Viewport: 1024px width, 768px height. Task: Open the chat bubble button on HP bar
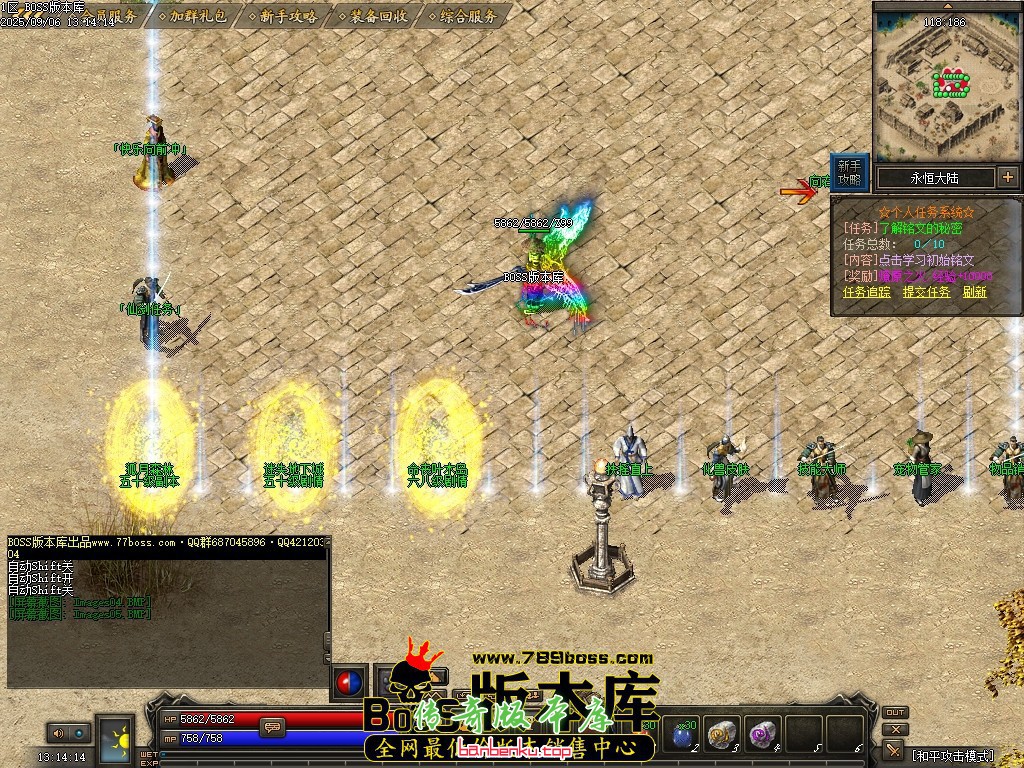[x=270, y=728]
